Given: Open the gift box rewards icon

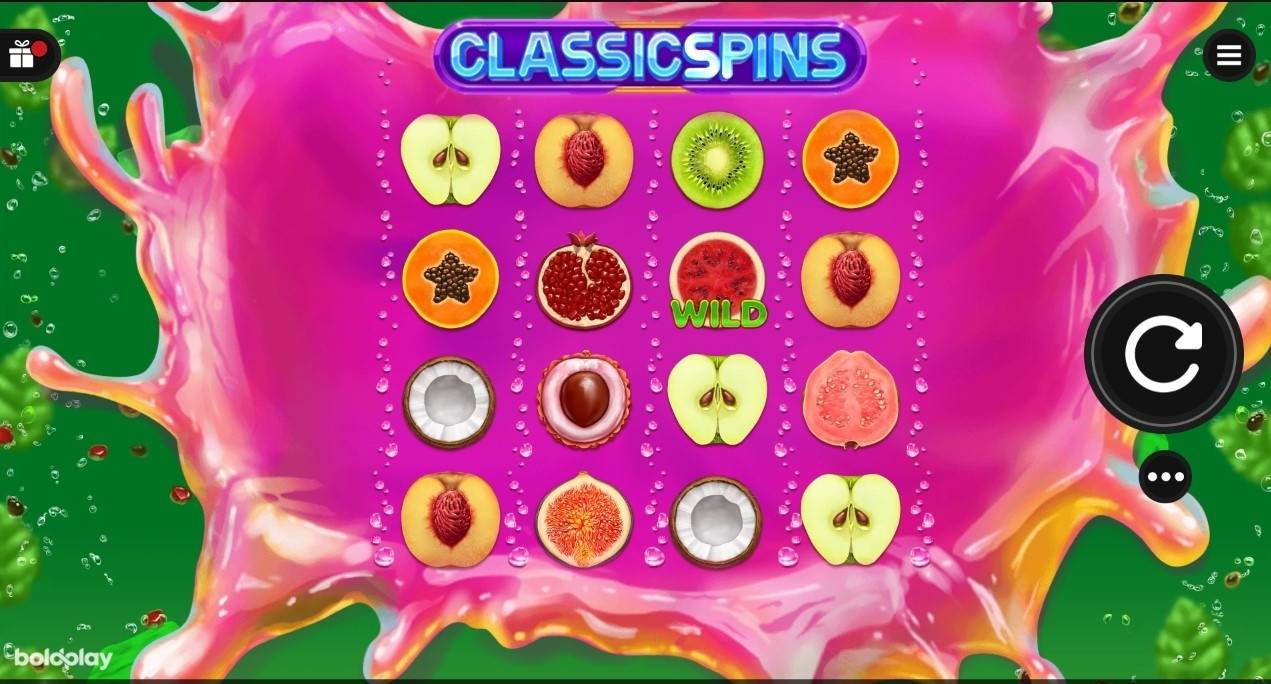Looking at the screenshot, I should [x=22, y=56].
